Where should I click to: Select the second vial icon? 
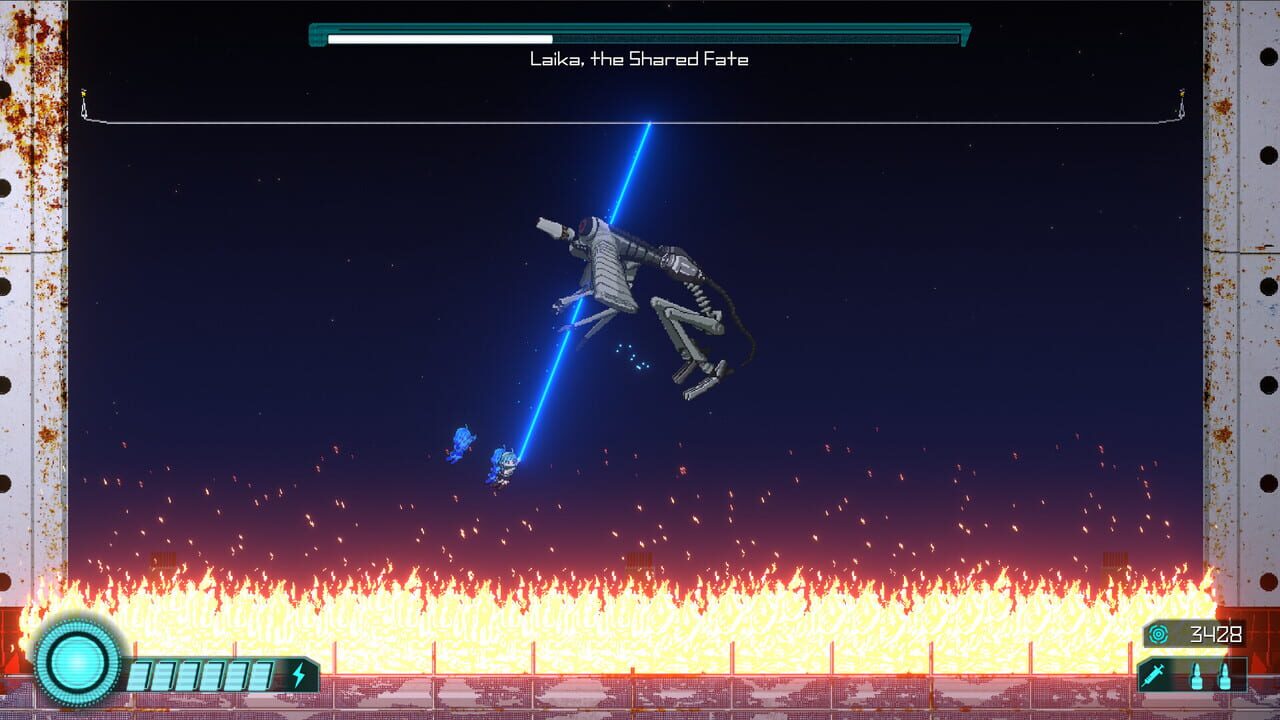[1224, 676]
